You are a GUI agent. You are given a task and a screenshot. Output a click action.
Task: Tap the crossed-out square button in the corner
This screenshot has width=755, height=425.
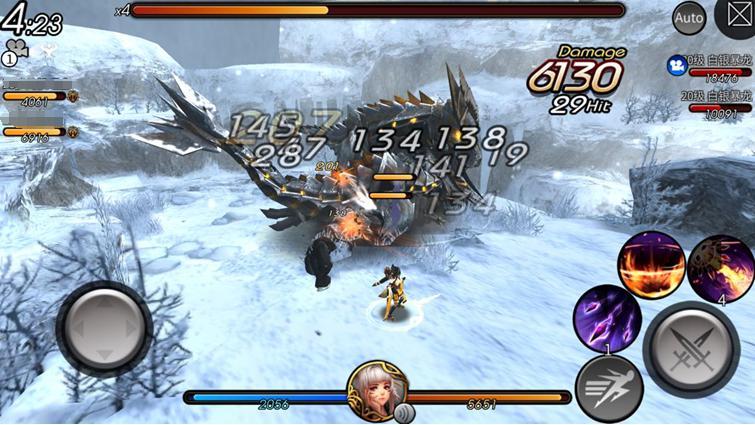point(736,17)
